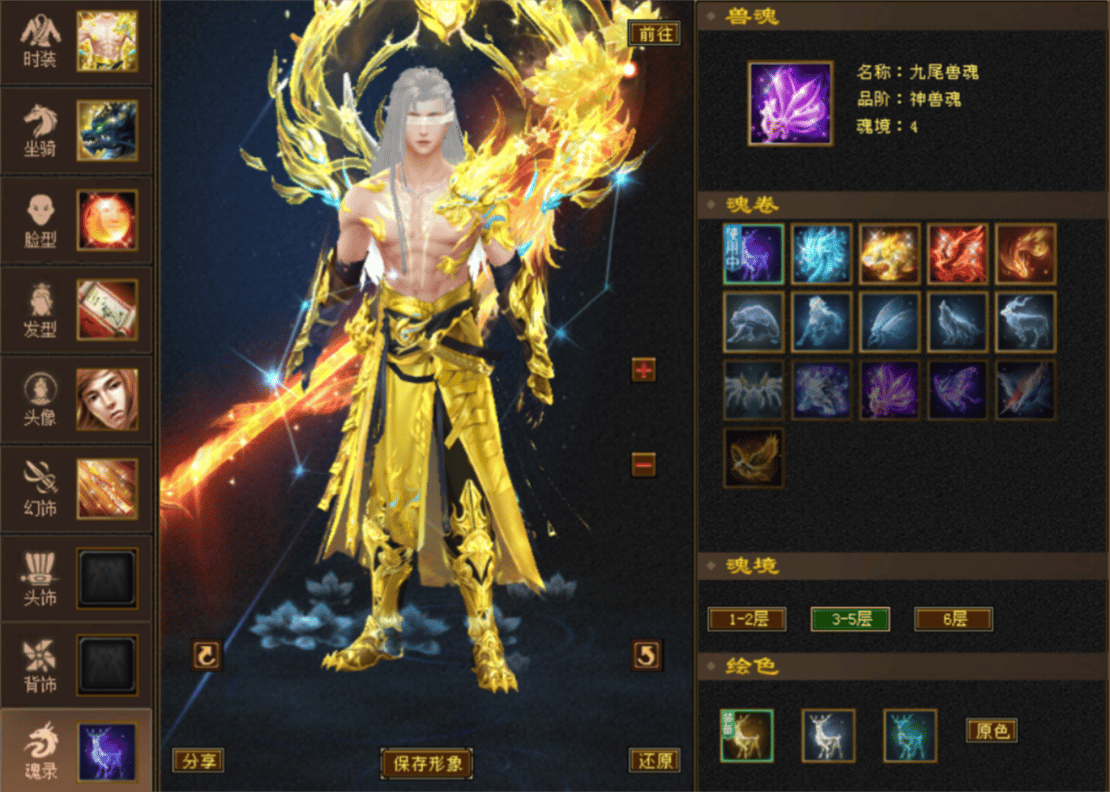The image size is (1110, 792).
Task: Zoom in with the plus button
Action: [x=644, y=371]
